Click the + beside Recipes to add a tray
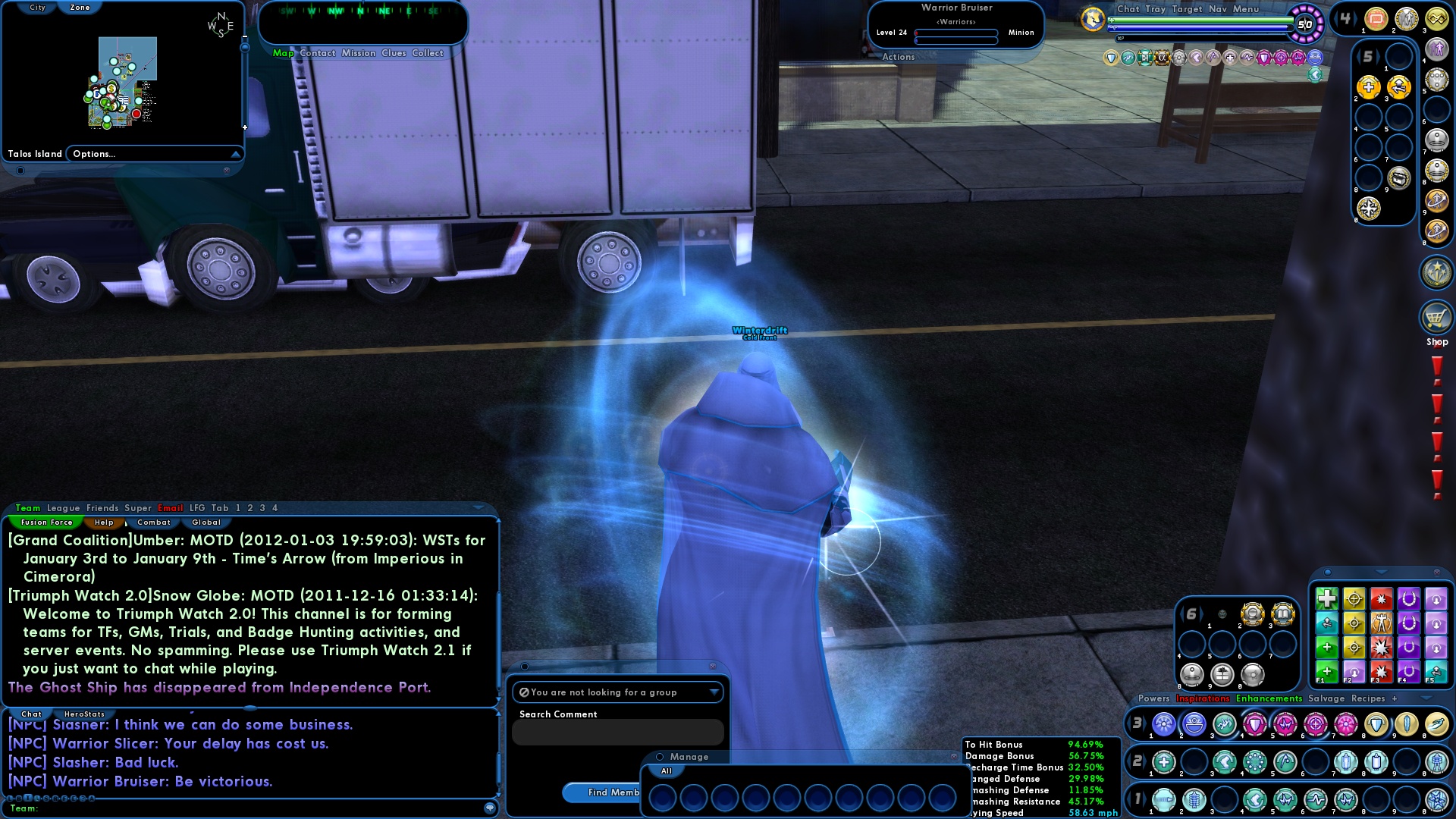The width and height of the screenshot is (1456, 819). point(1396,698)
